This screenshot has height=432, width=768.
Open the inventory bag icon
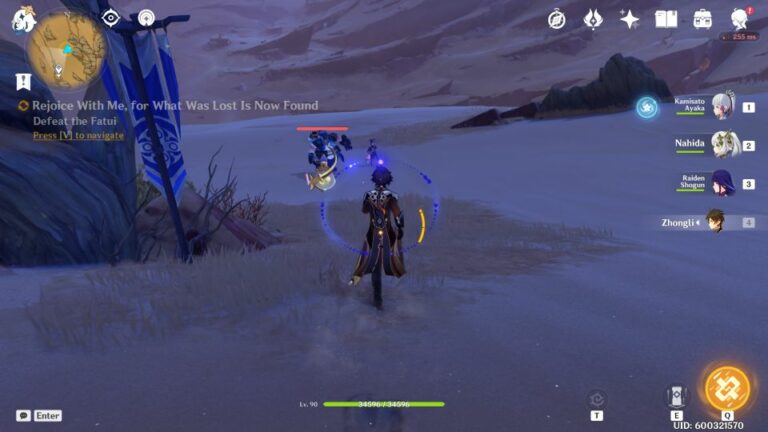pos(703,19)
